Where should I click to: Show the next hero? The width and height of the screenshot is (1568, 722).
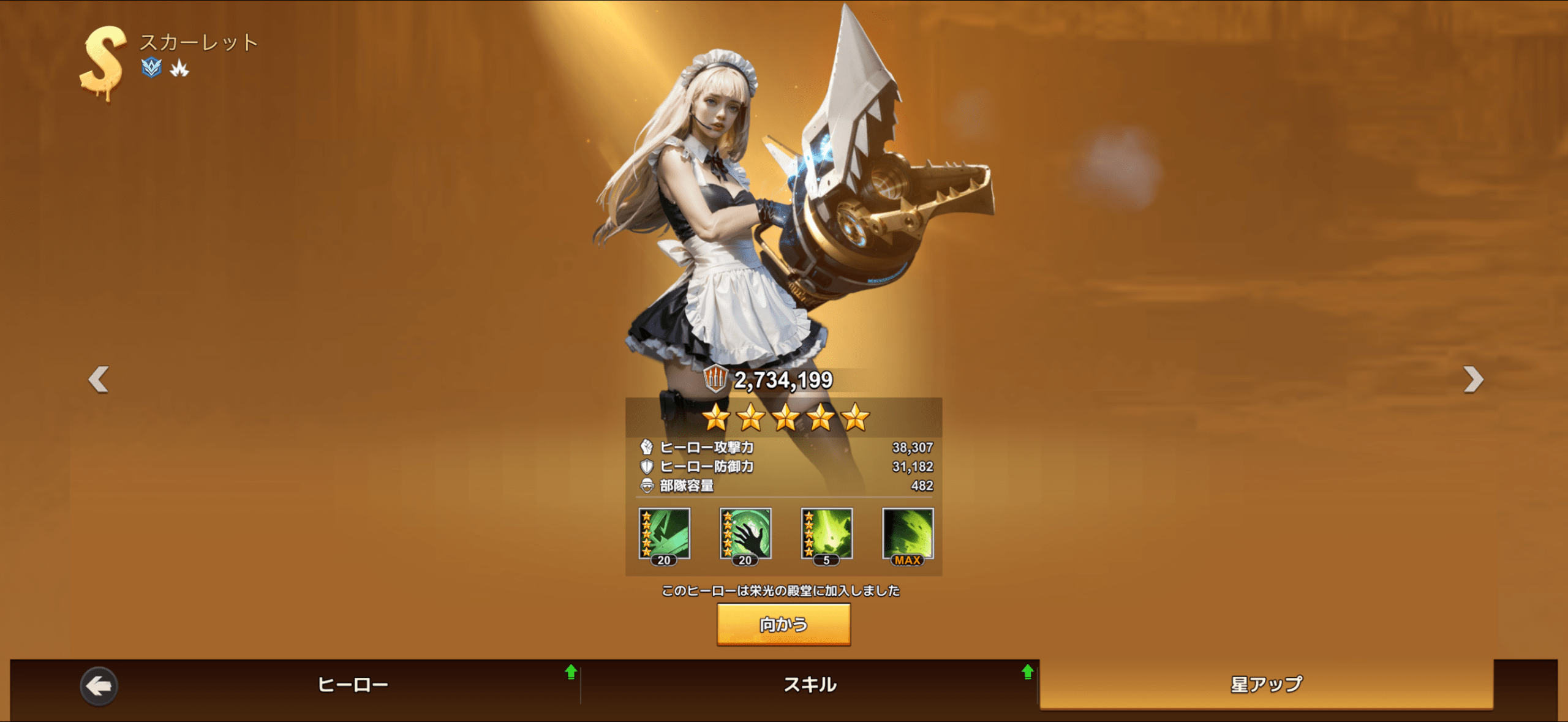pos(1473,379)
